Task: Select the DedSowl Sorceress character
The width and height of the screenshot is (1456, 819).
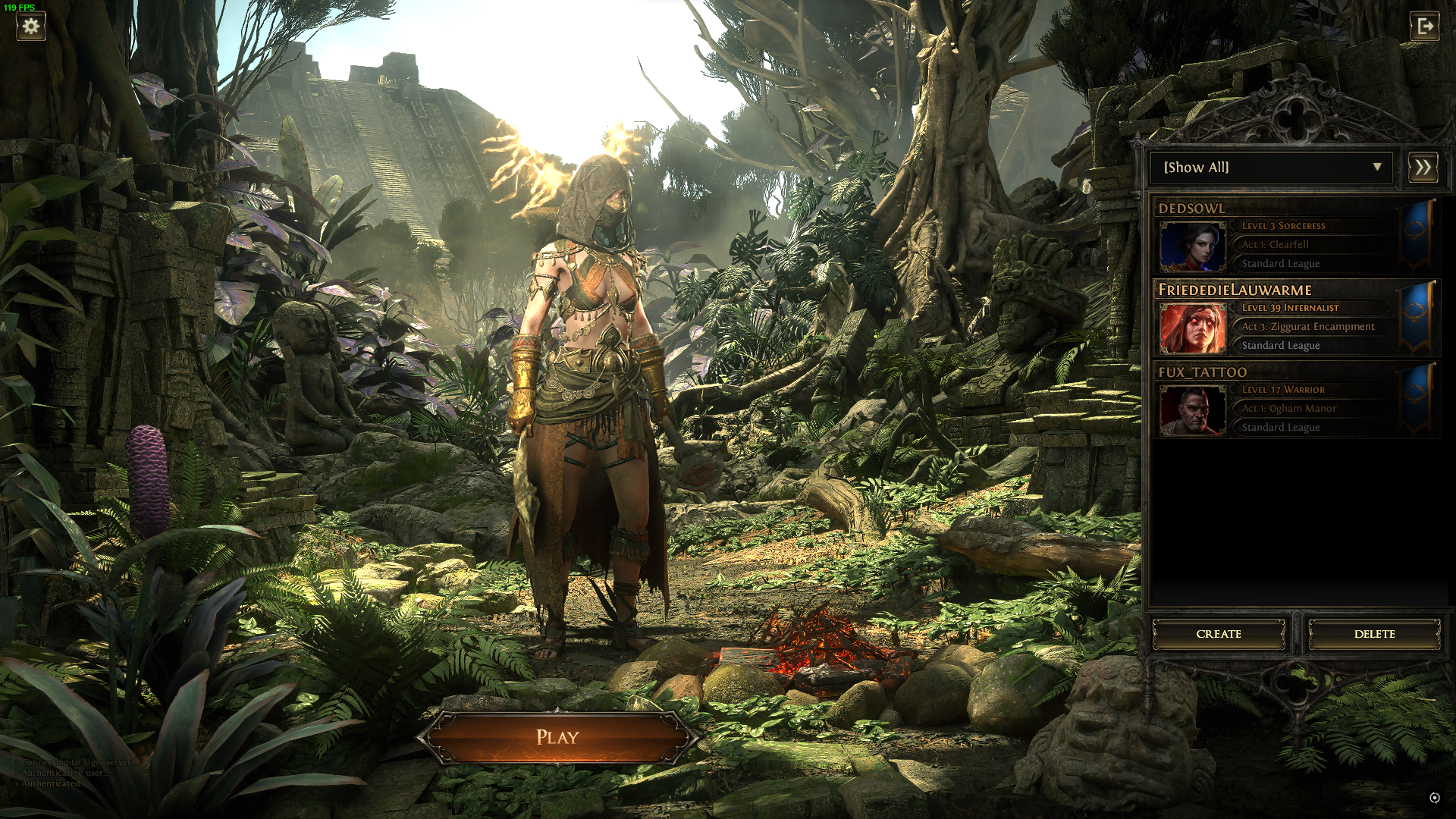Action: point(1282,237)
